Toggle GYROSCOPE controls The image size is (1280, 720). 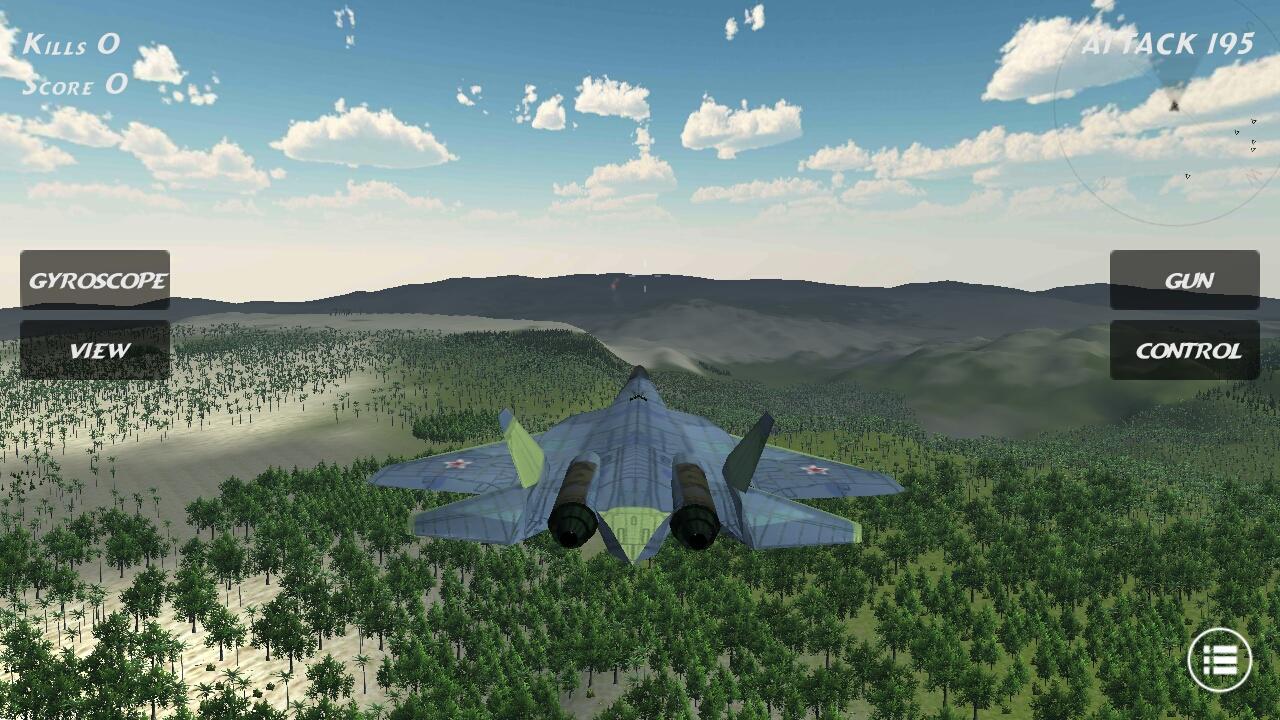[96, 281]
